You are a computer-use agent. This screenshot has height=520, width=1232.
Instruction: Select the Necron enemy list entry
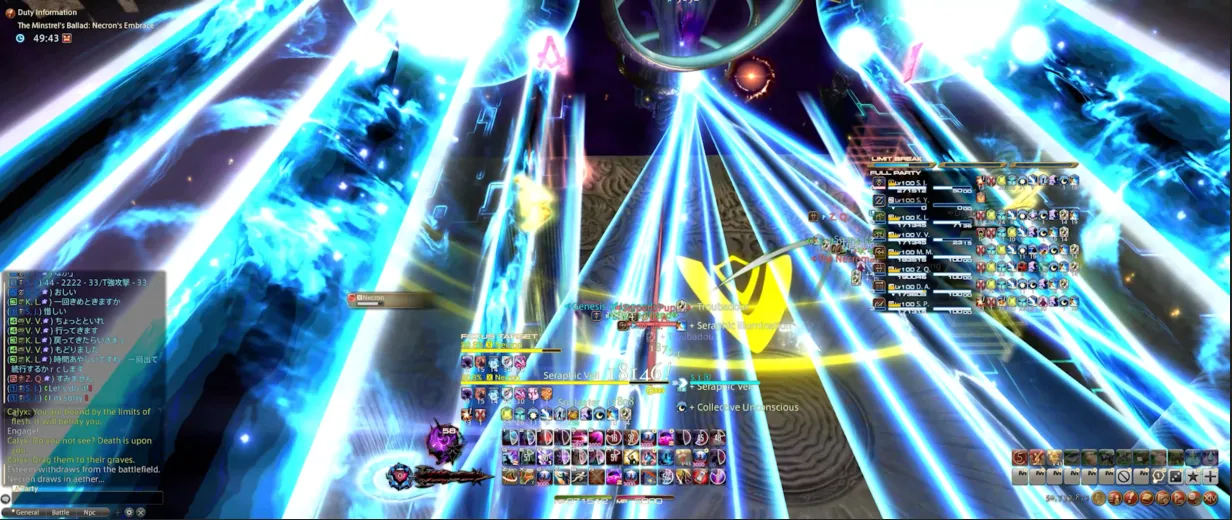(380, 299)
